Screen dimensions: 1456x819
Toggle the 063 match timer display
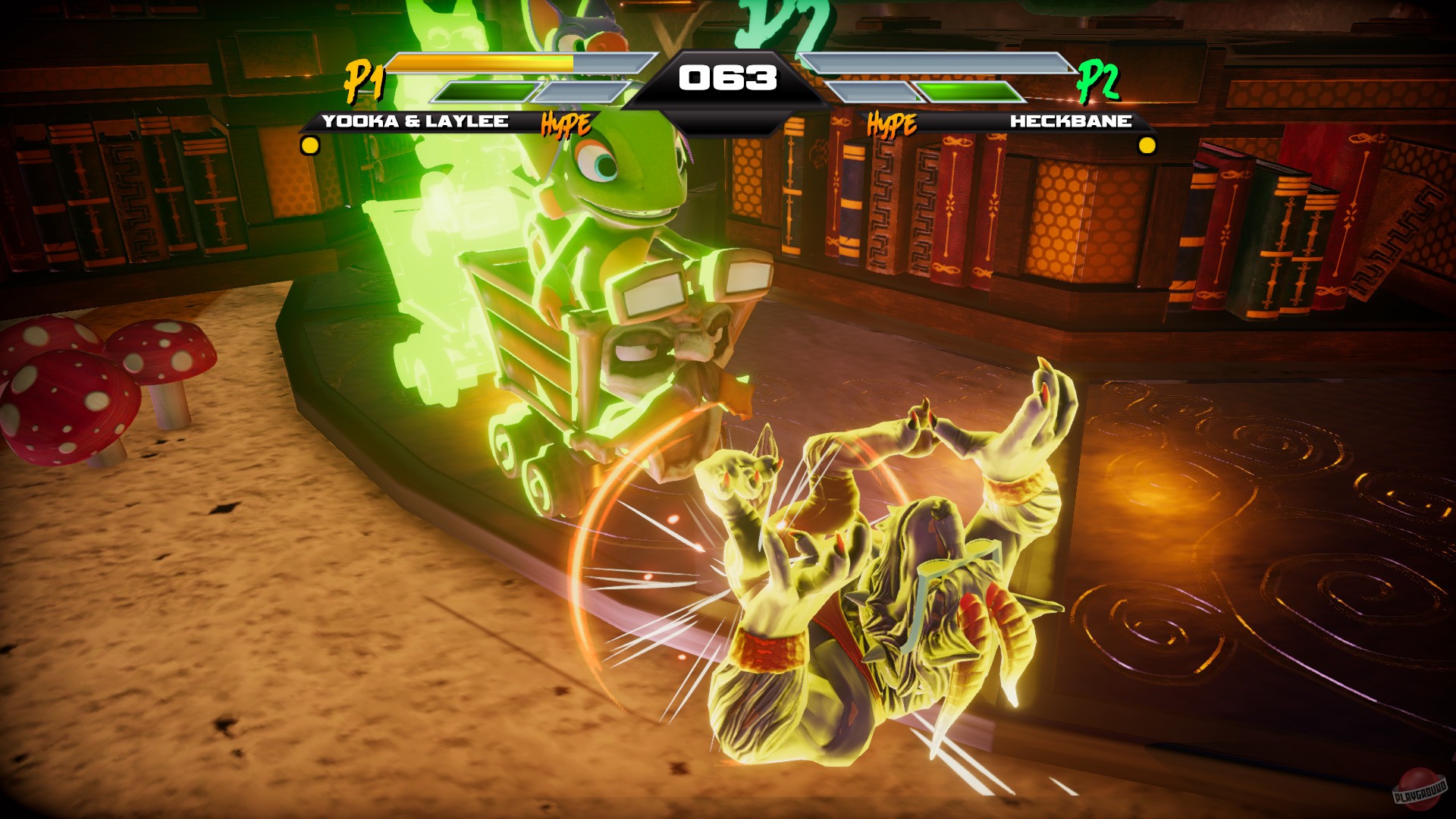point(729,75)
